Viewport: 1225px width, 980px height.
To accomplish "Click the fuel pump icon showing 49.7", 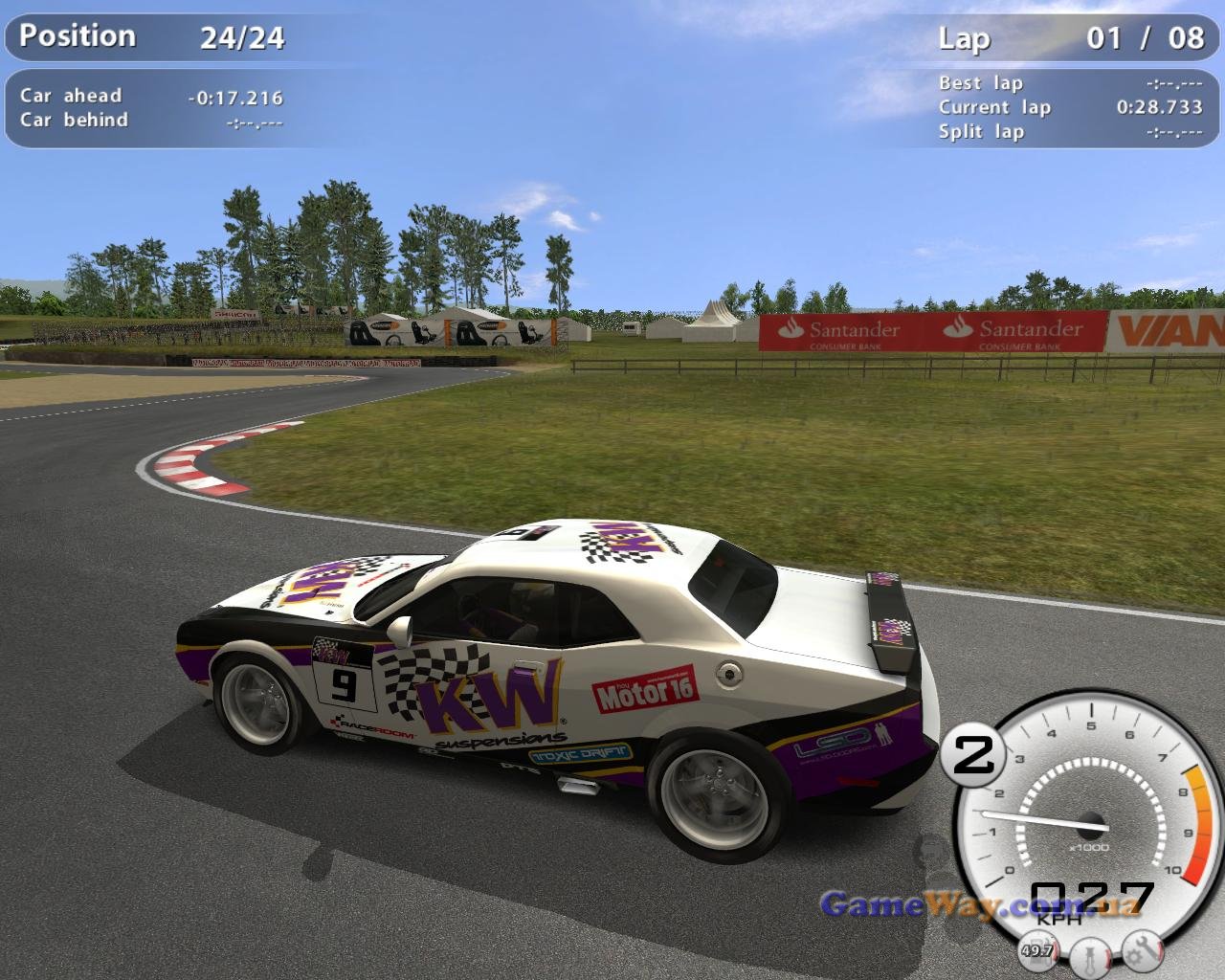I will [1037, 949].
